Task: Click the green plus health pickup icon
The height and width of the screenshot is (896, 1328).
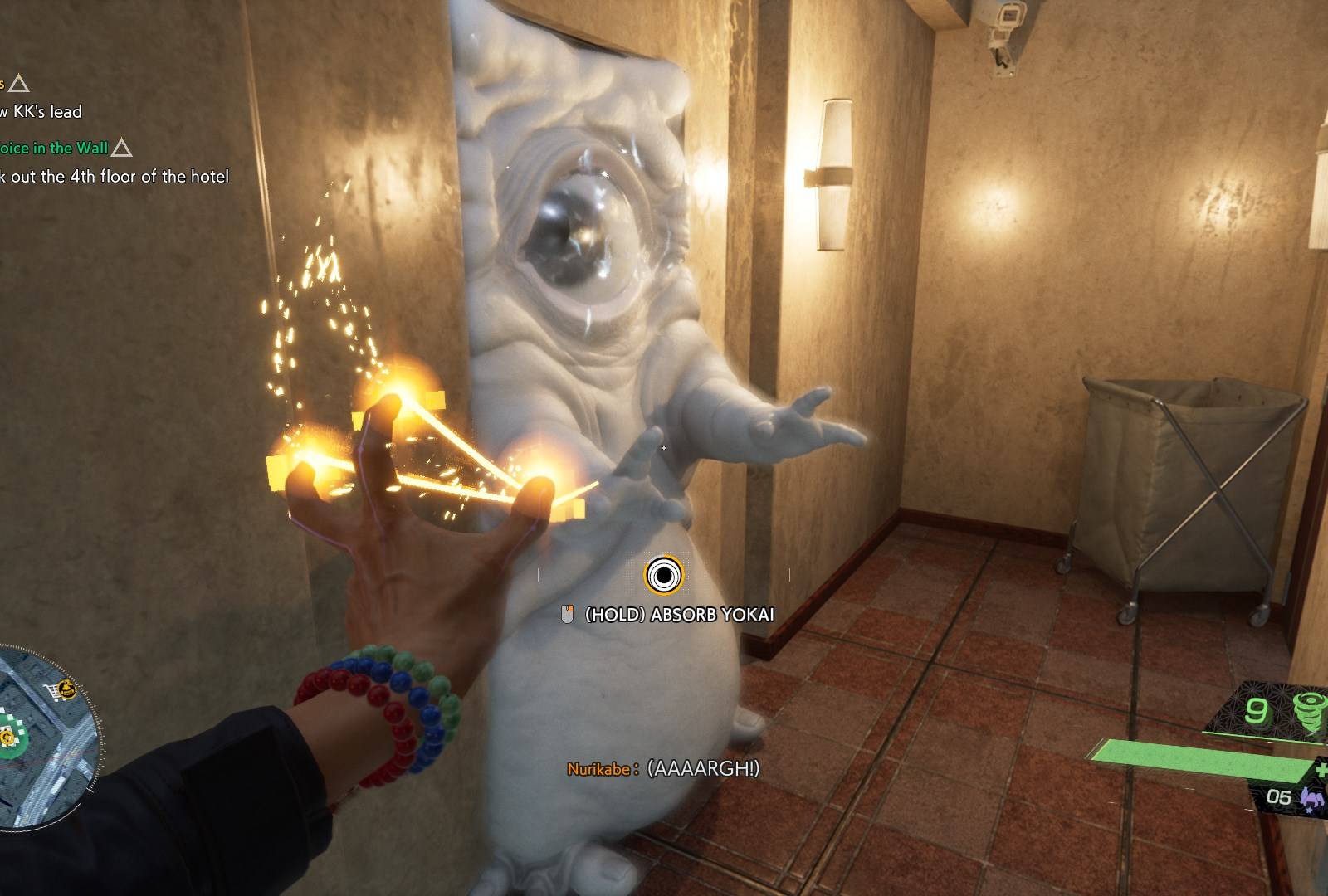Action: pos(1321,769)
